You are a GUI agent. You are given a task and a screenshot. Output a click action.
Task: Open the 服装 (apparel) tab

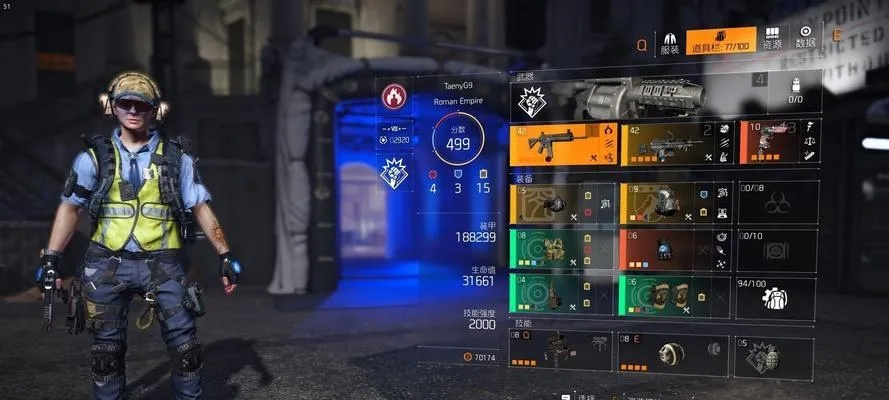point(670,42)
